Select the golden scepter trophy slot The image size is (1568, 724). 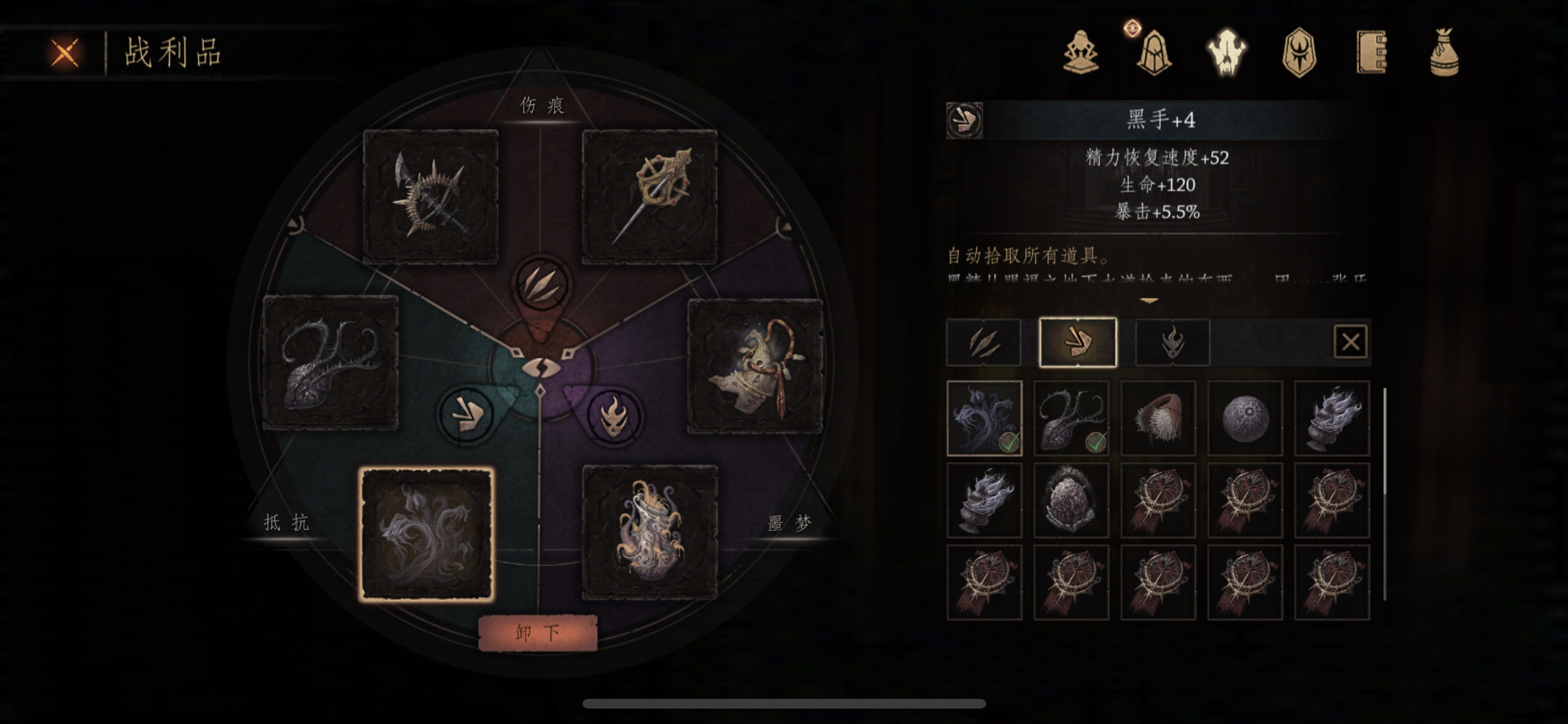coord(649,196)
